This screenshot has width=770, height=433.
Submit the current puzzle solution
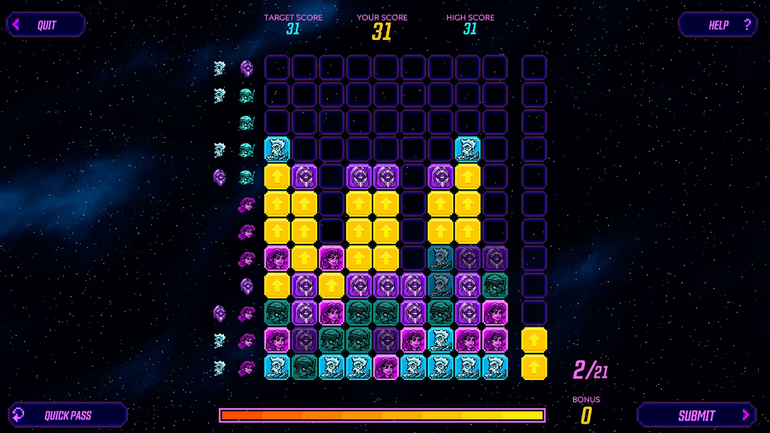(697, 415)
